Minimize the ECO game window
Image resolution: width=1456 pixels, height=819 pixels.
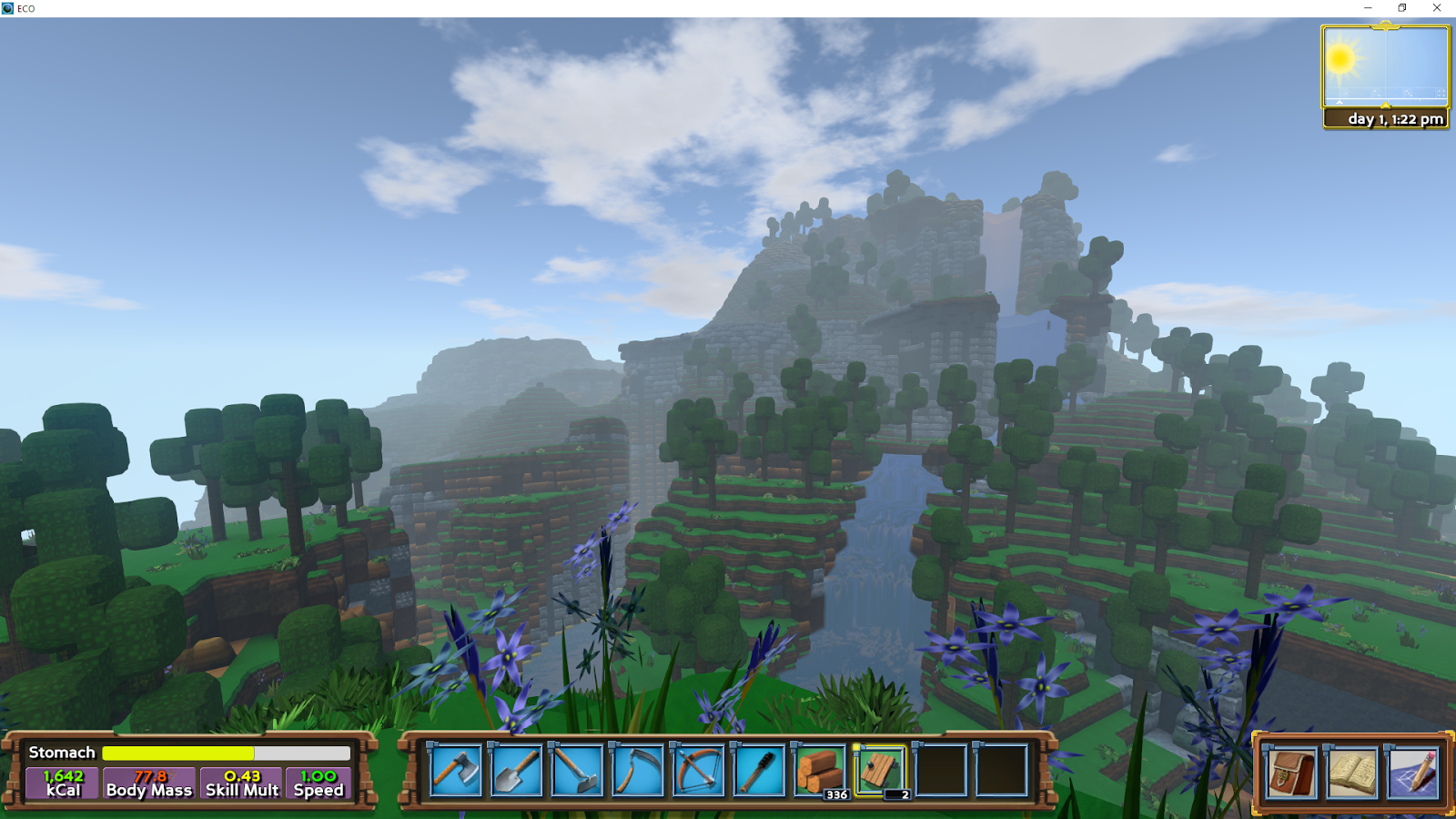click(1368, 8)
